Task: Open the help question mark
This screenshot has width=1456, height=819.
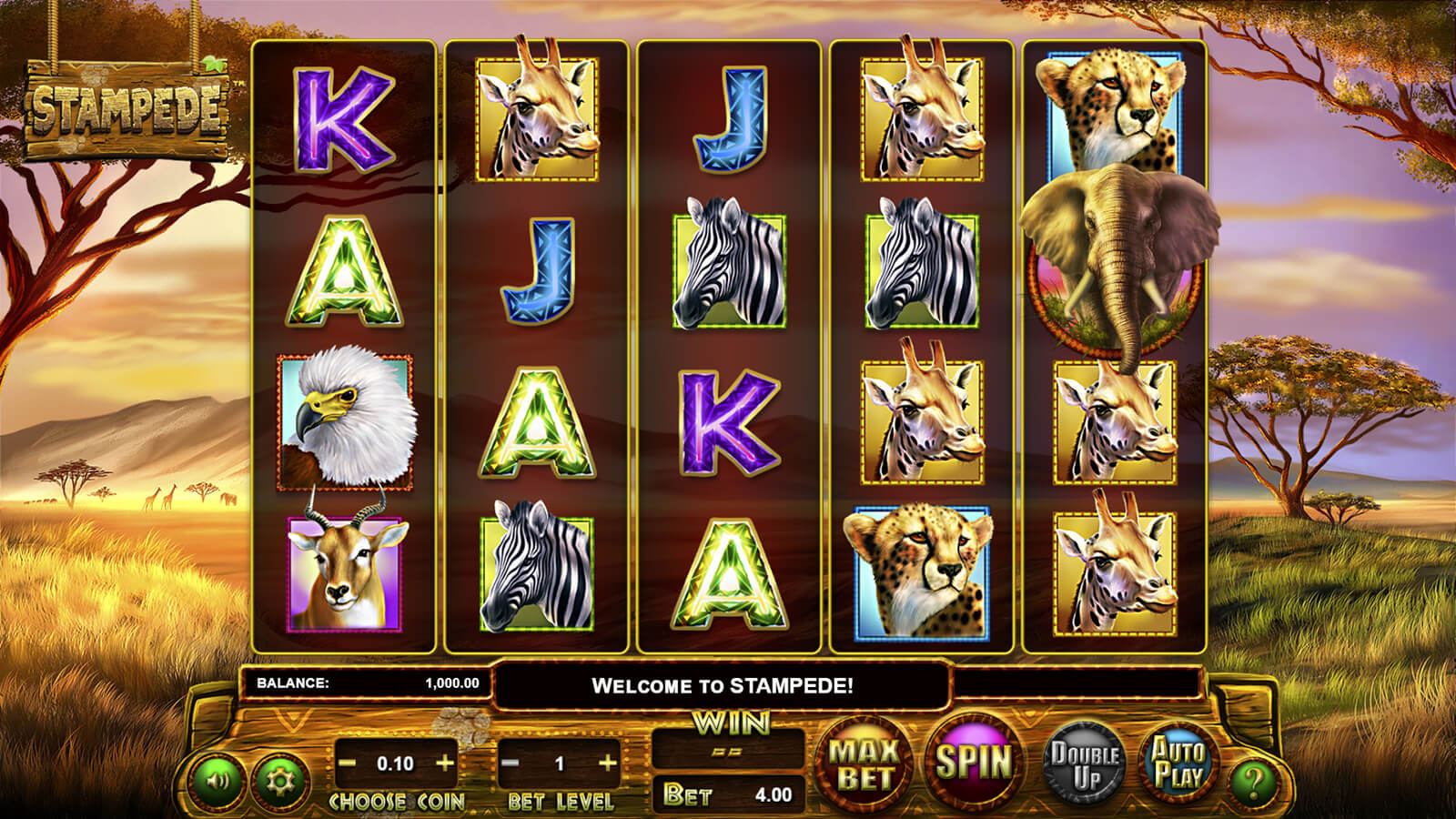Action: [1255, 781]
